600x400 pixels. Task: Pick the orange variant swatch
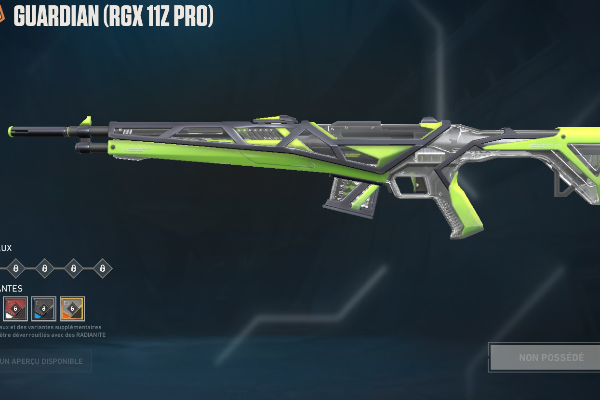click(x=72, y=309)
